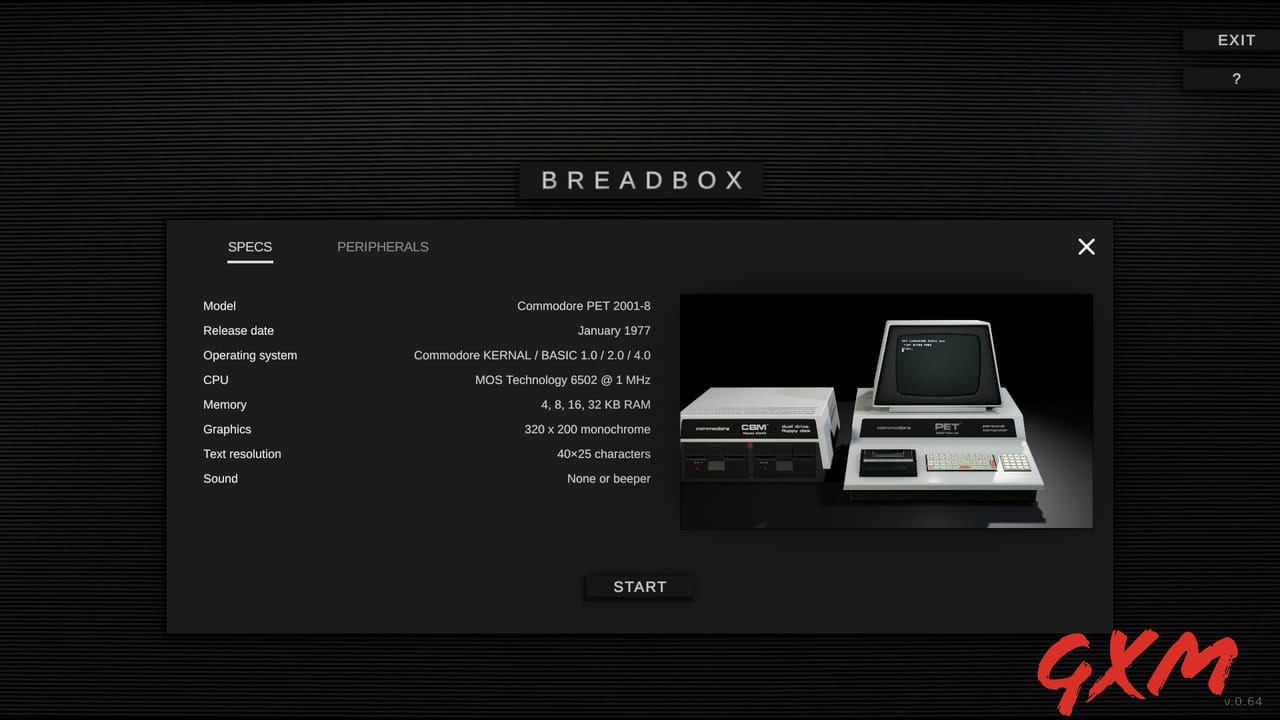The width and height of the screenshot is (1280, 720).
Task: View the Commodore PET preview image
Action: [886, 410]
